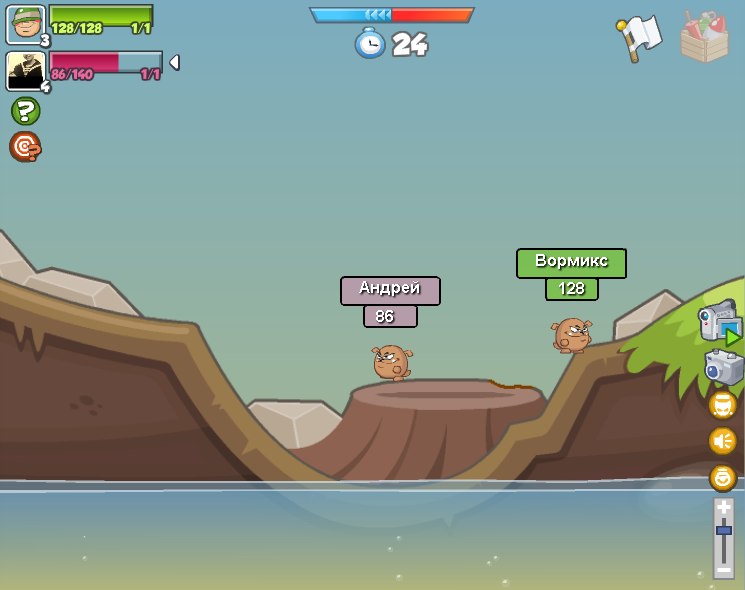Click the orange round button below the speaker
Image resolution: width=745 pixels, height=590 pixels.
(x=722, y=478)
